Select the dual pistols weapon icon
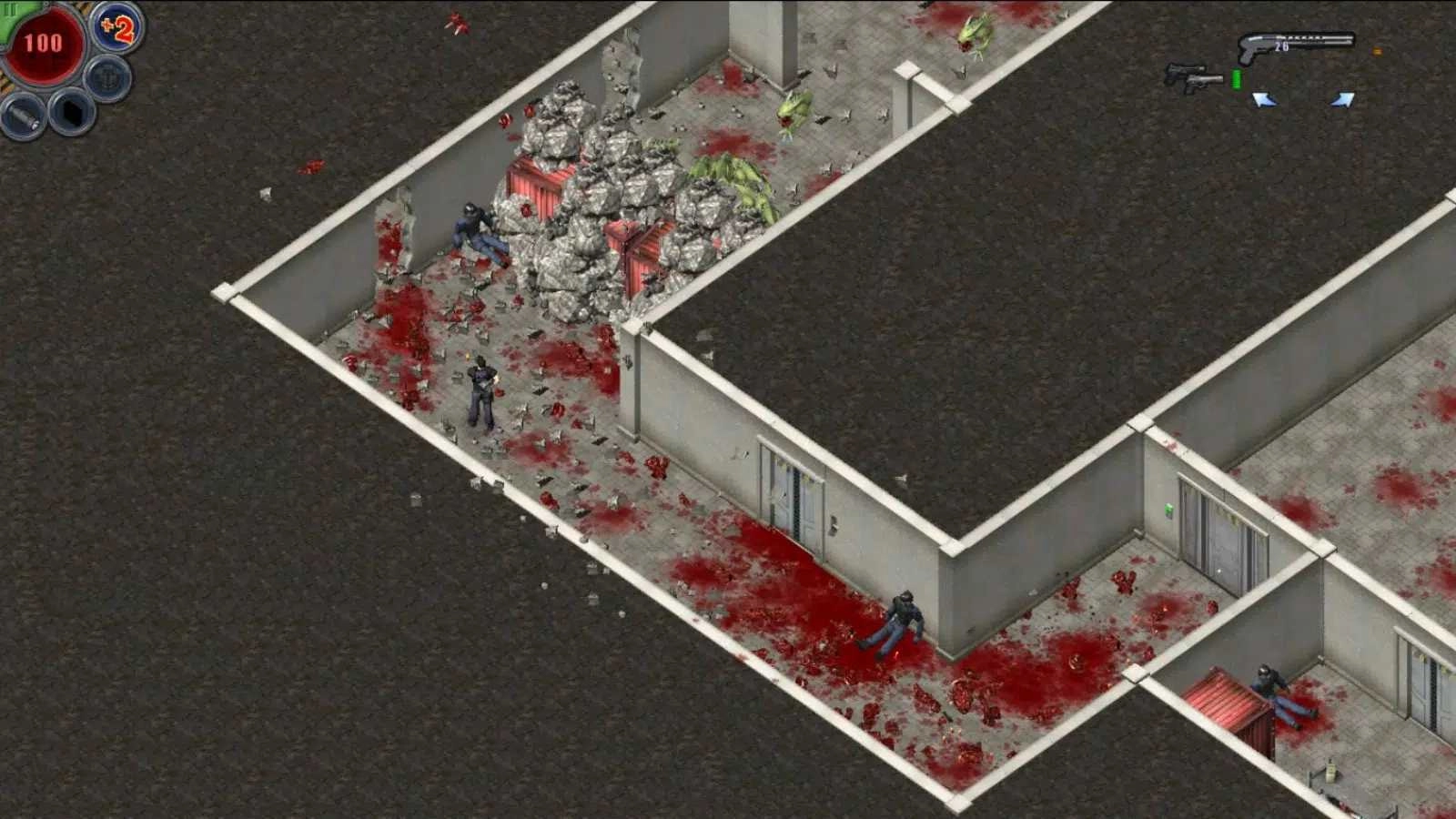This screenshot has height=819, width=1456. point(1194,77)
